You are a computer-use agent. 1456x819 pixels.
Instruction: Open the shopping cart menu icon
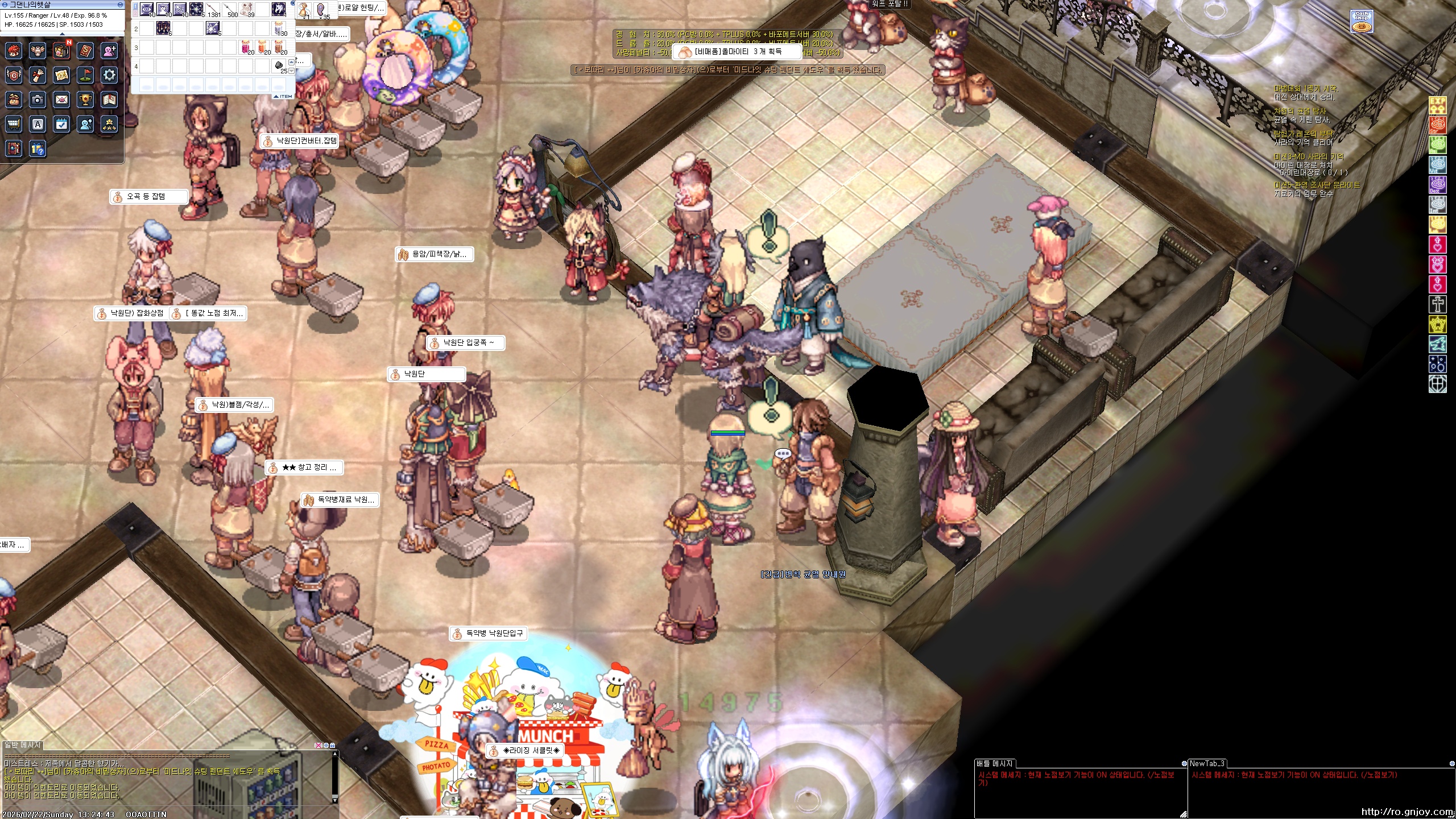click(14, 124)
